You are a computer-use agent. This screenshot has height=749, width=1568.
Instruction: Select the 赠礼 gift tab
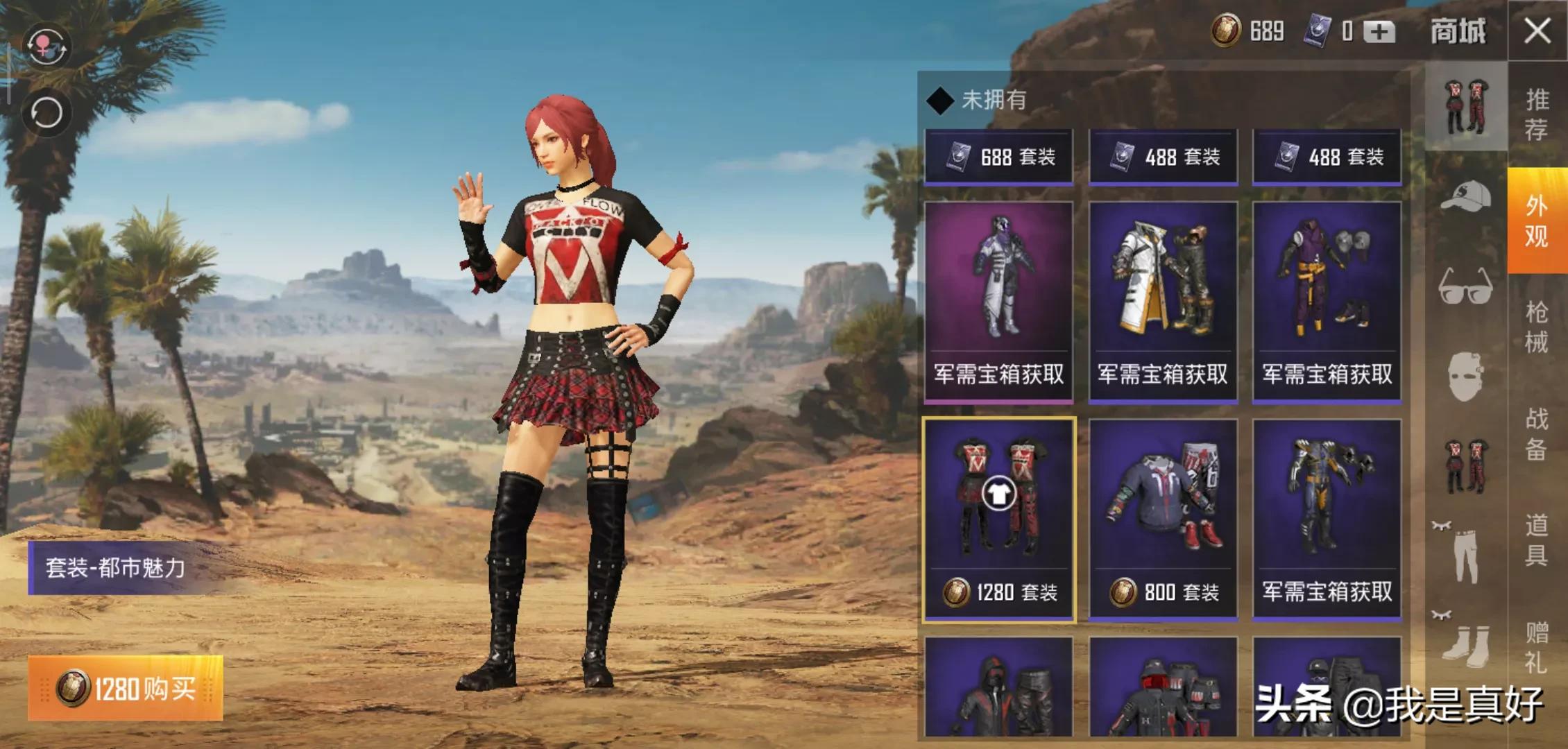pyautogui.click(x=1537, y=646)
